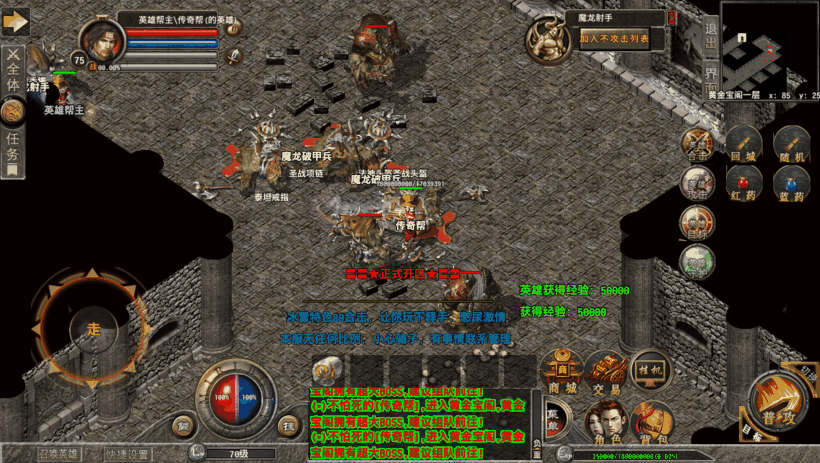The height and width of the screenshot is (463, 820).
Task: Click the 召唤英雄 summon hero button
Action: pyautogui.click(x=58, y=454)
